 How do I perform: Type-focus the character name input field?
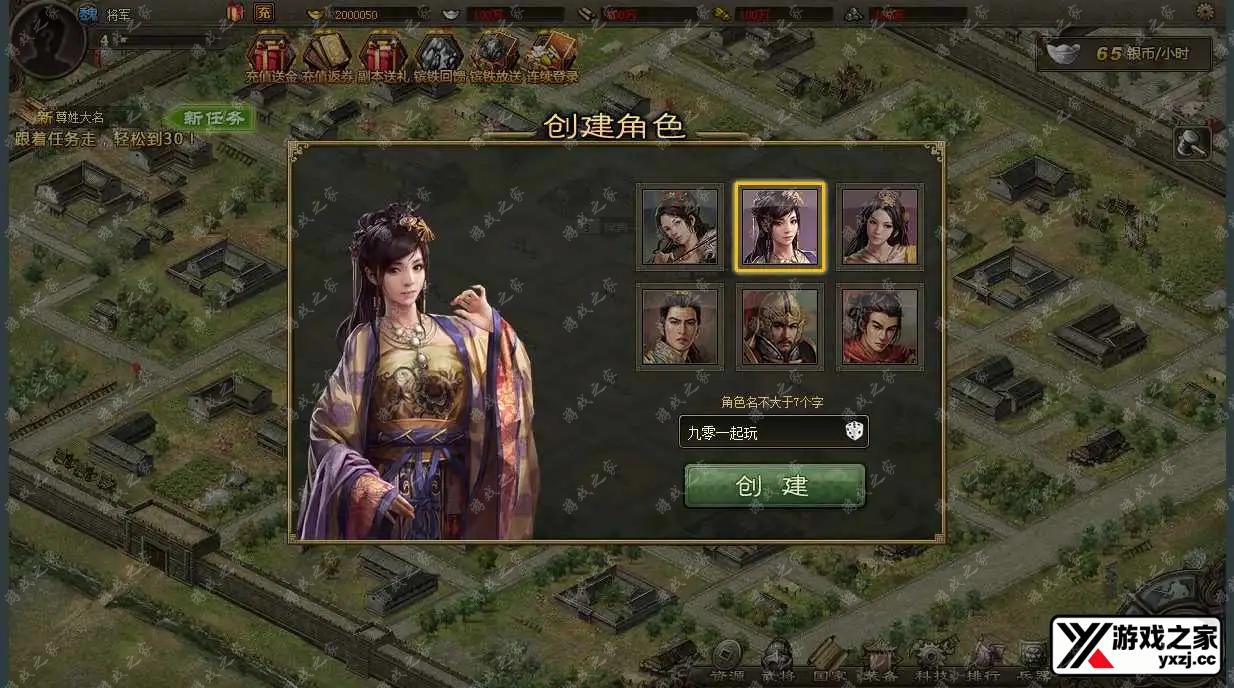click(x=760, y=432)
